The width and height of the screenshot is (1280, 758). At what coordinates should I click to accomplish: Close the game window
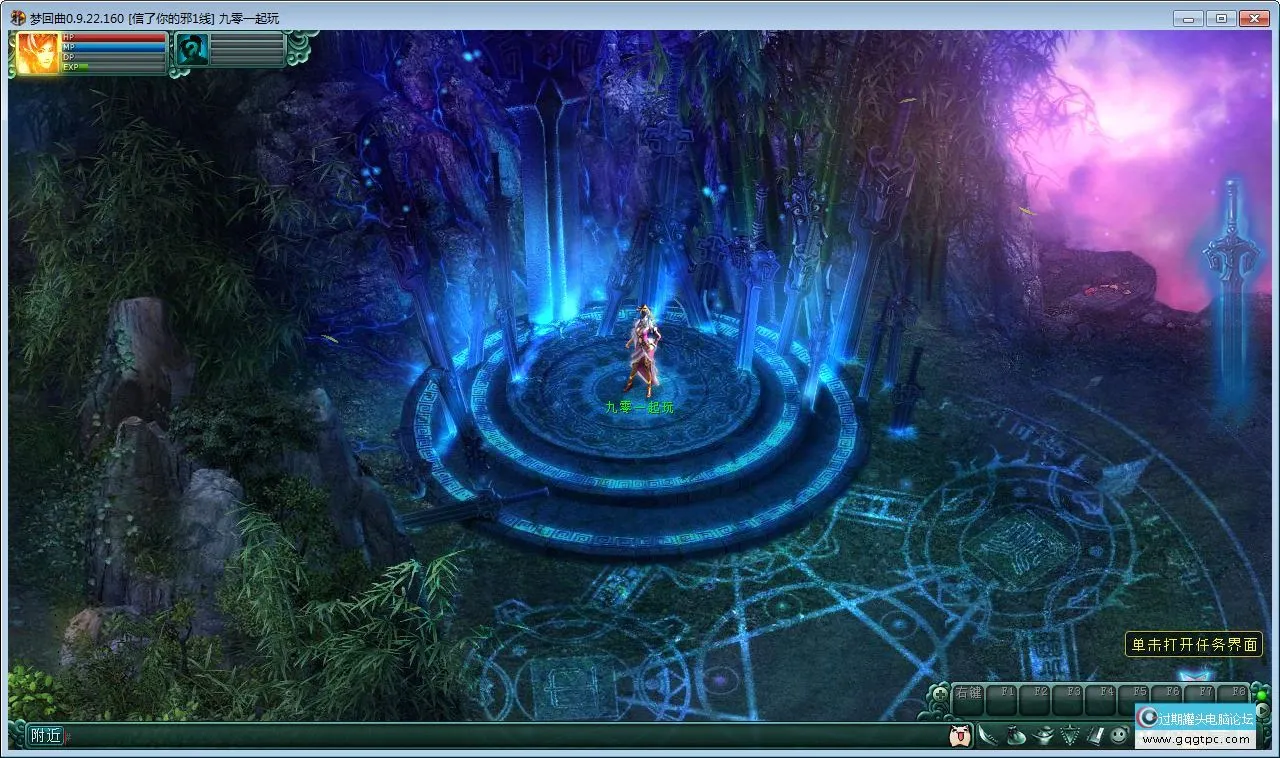pos(1253,18)
